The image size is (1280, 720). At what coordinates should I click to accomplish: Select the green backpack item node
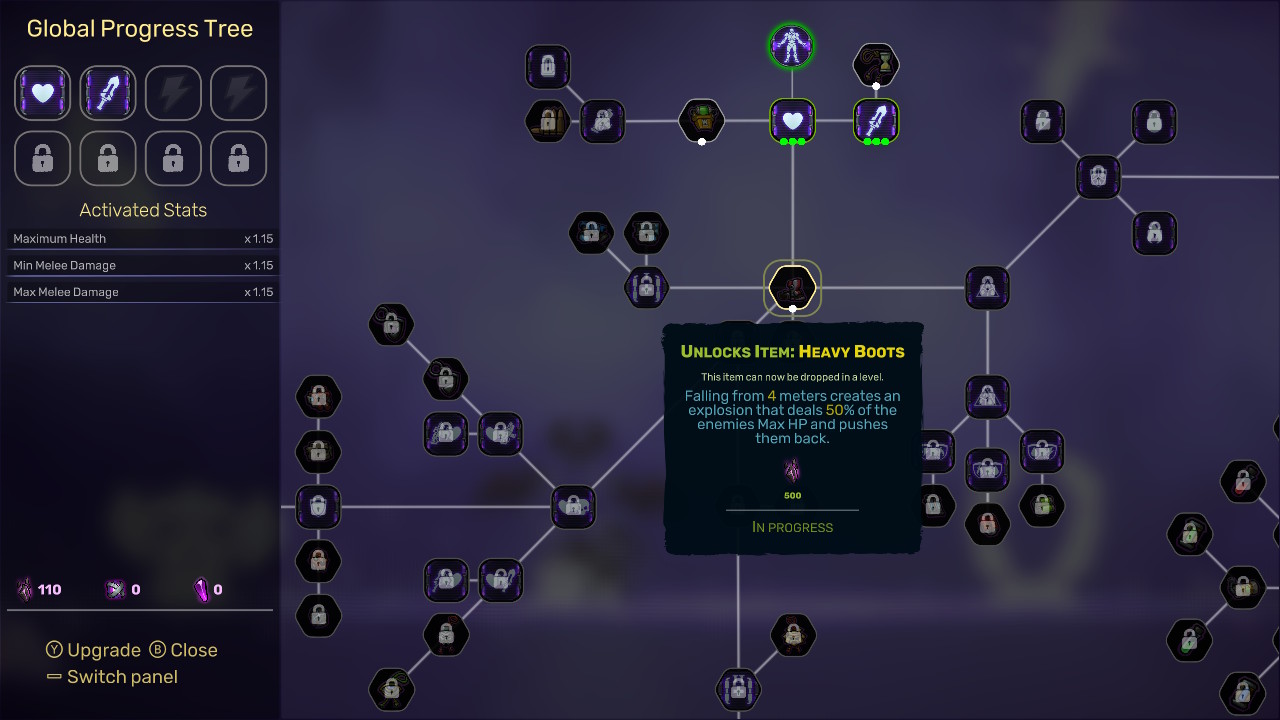click(700, 120)
